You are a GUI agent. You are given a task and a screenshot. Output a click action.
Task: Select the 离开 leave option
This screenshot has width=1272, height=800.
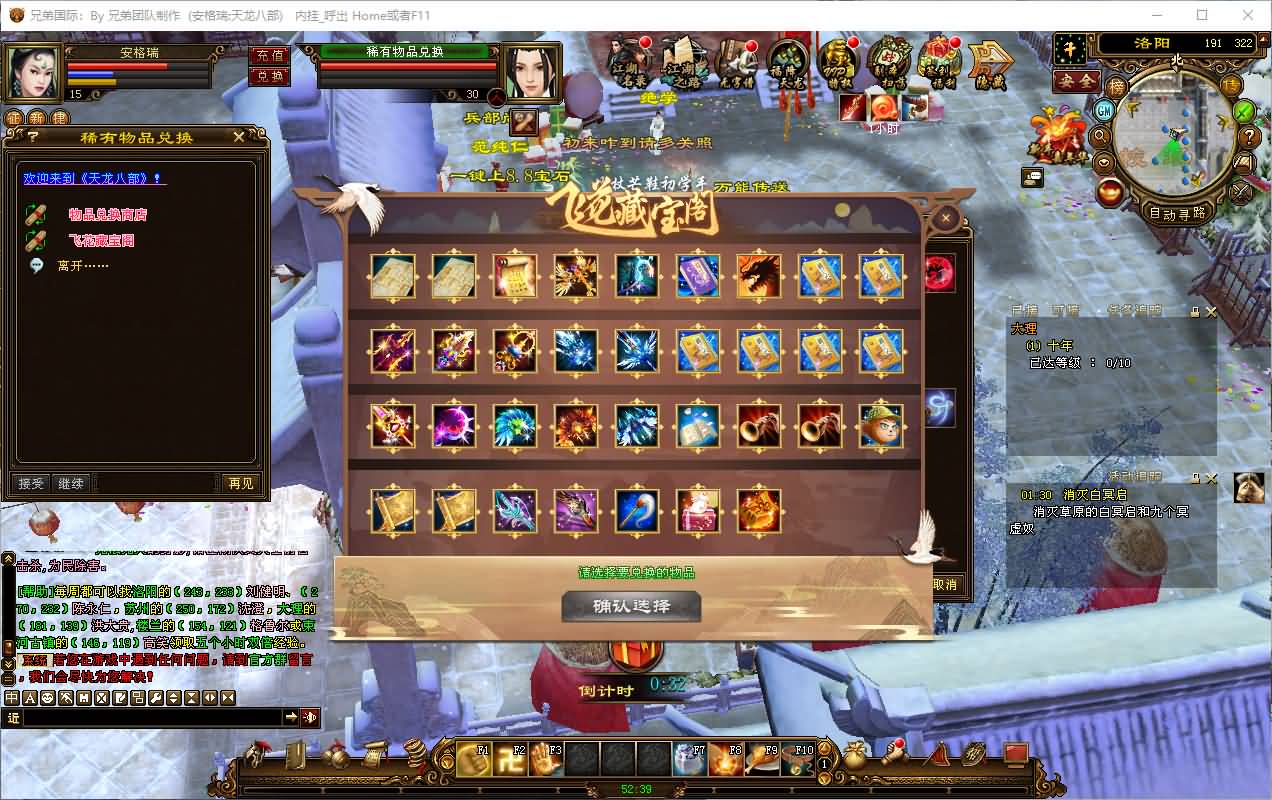tap(83, 266)
